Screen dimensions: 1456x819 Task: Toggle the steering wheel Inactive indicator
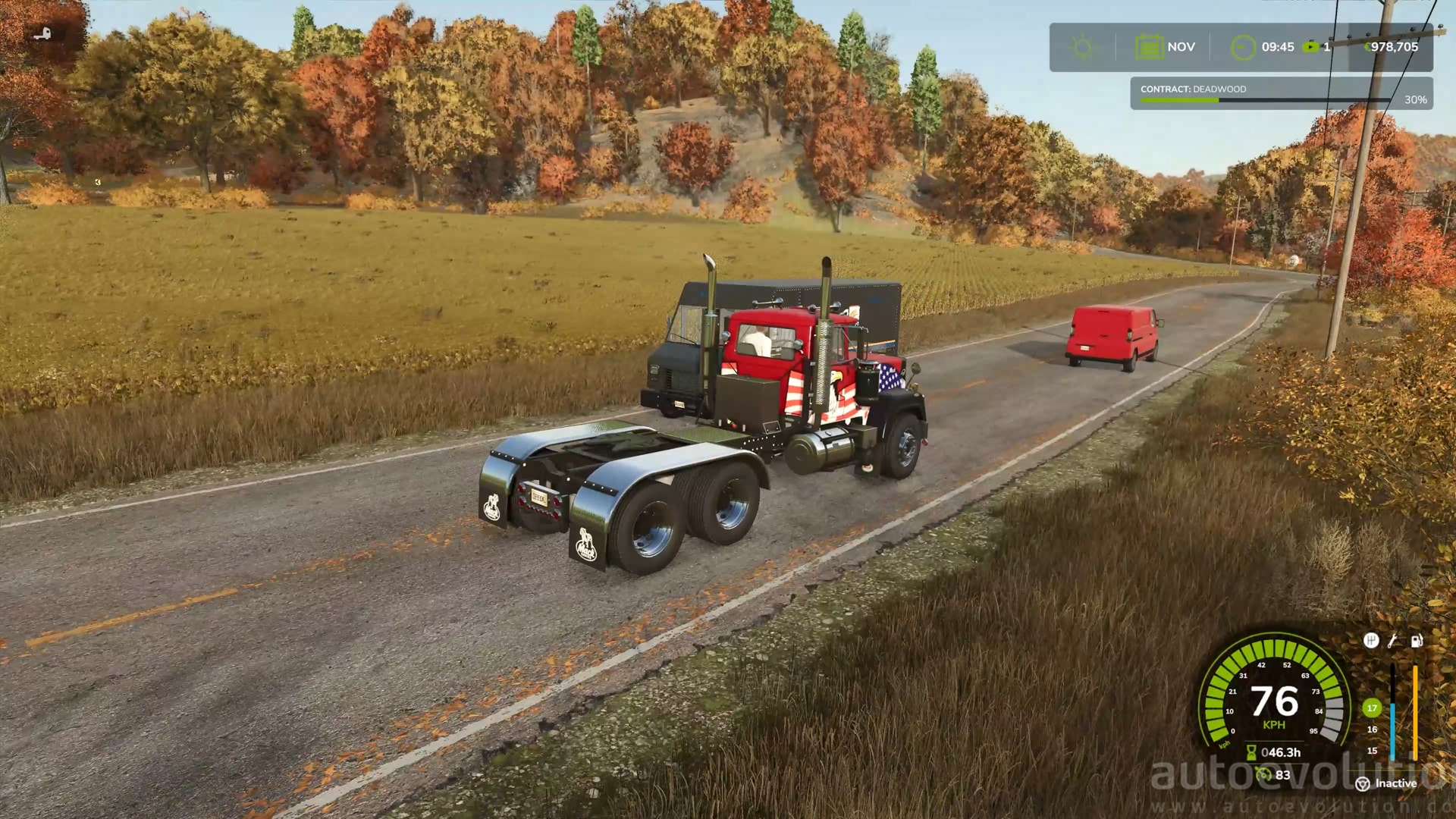point(1363,784)
